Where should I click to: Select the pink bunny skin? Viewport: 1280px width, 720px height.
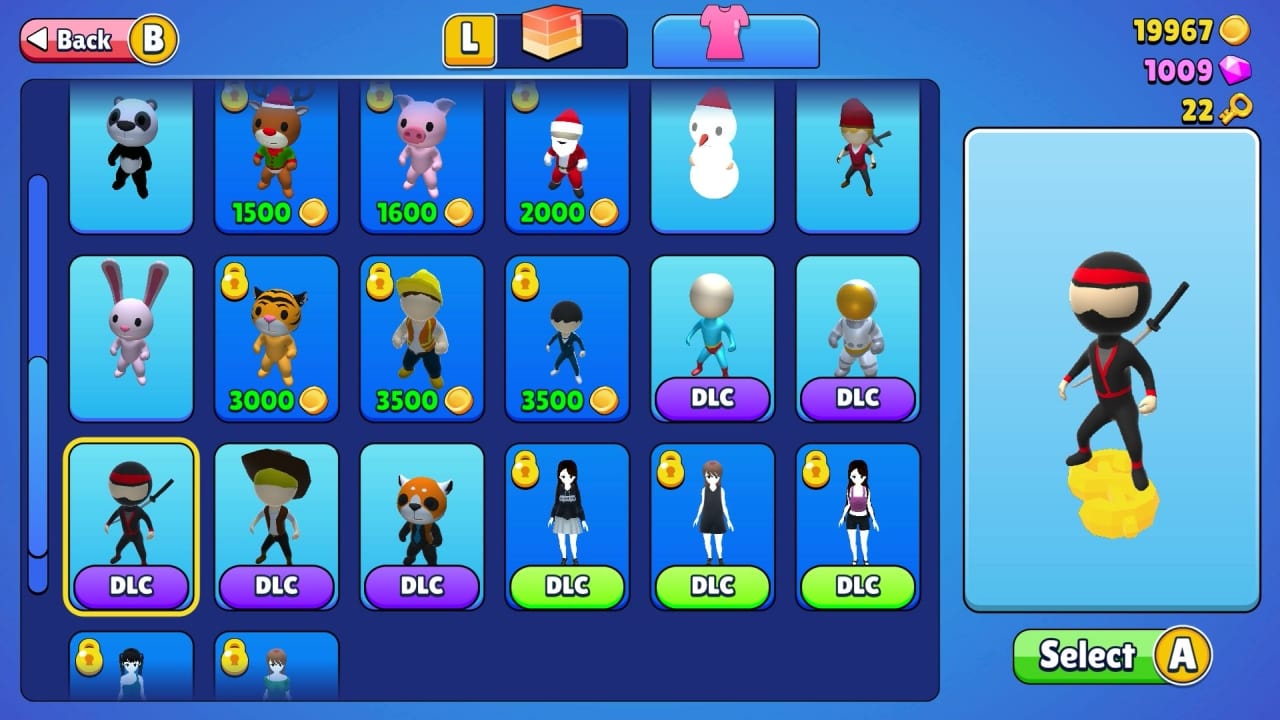click(x=131, y=340)
